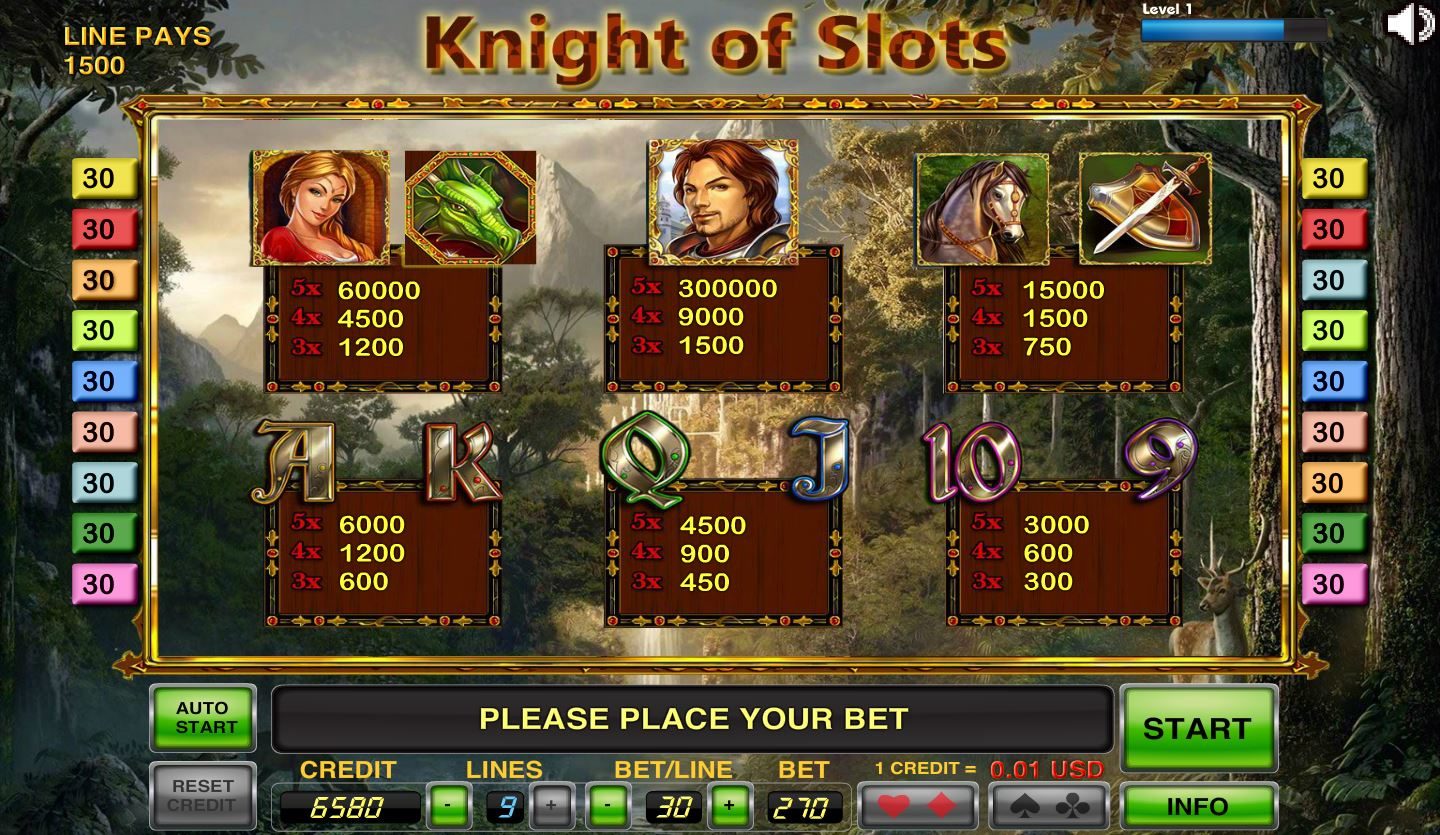Start the spin with the START button
The height and width of the screenshot is (835, 1440).
click(1198, 728)
